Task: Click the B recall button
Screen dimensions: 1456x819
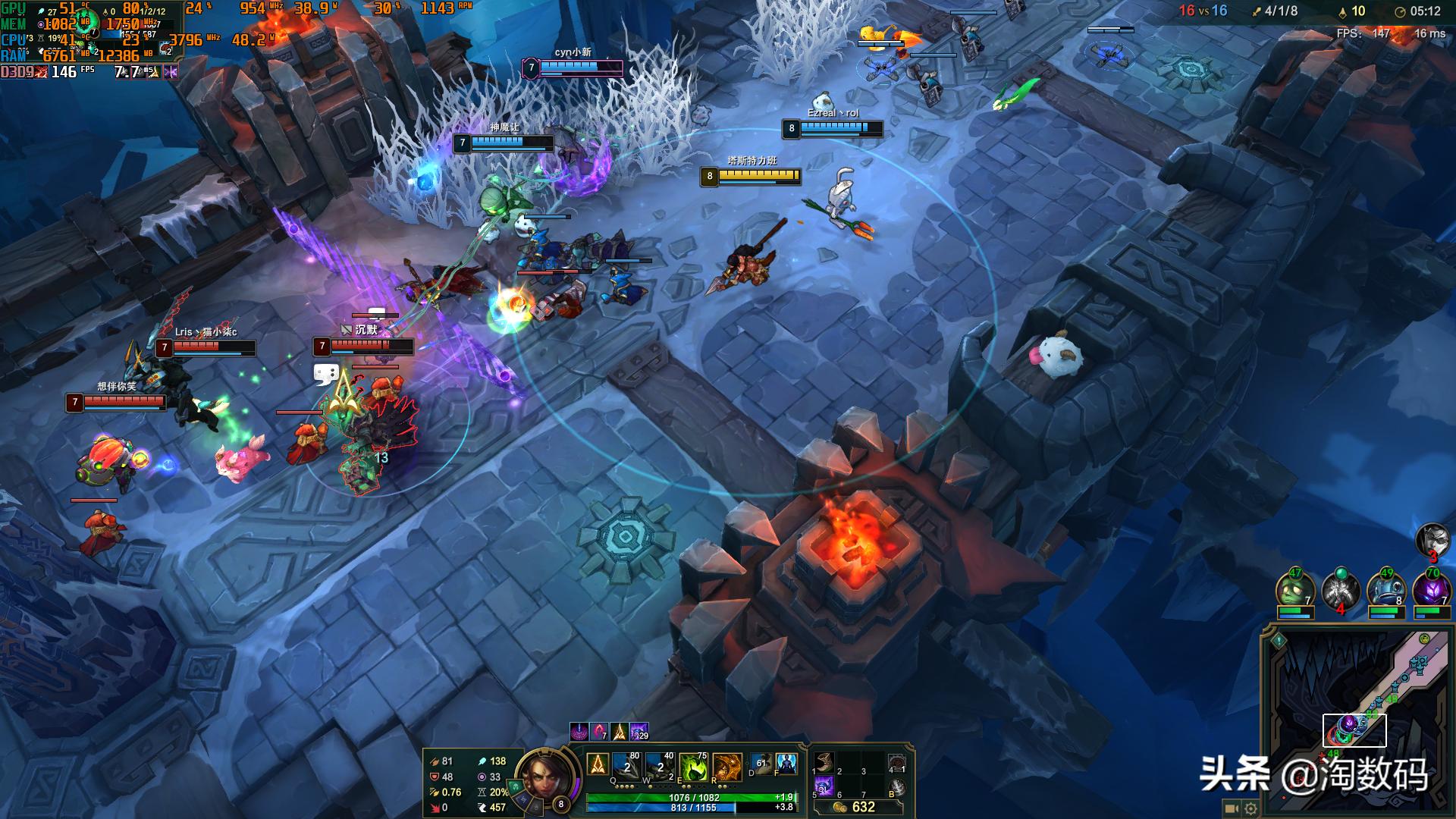Action: 896,788
